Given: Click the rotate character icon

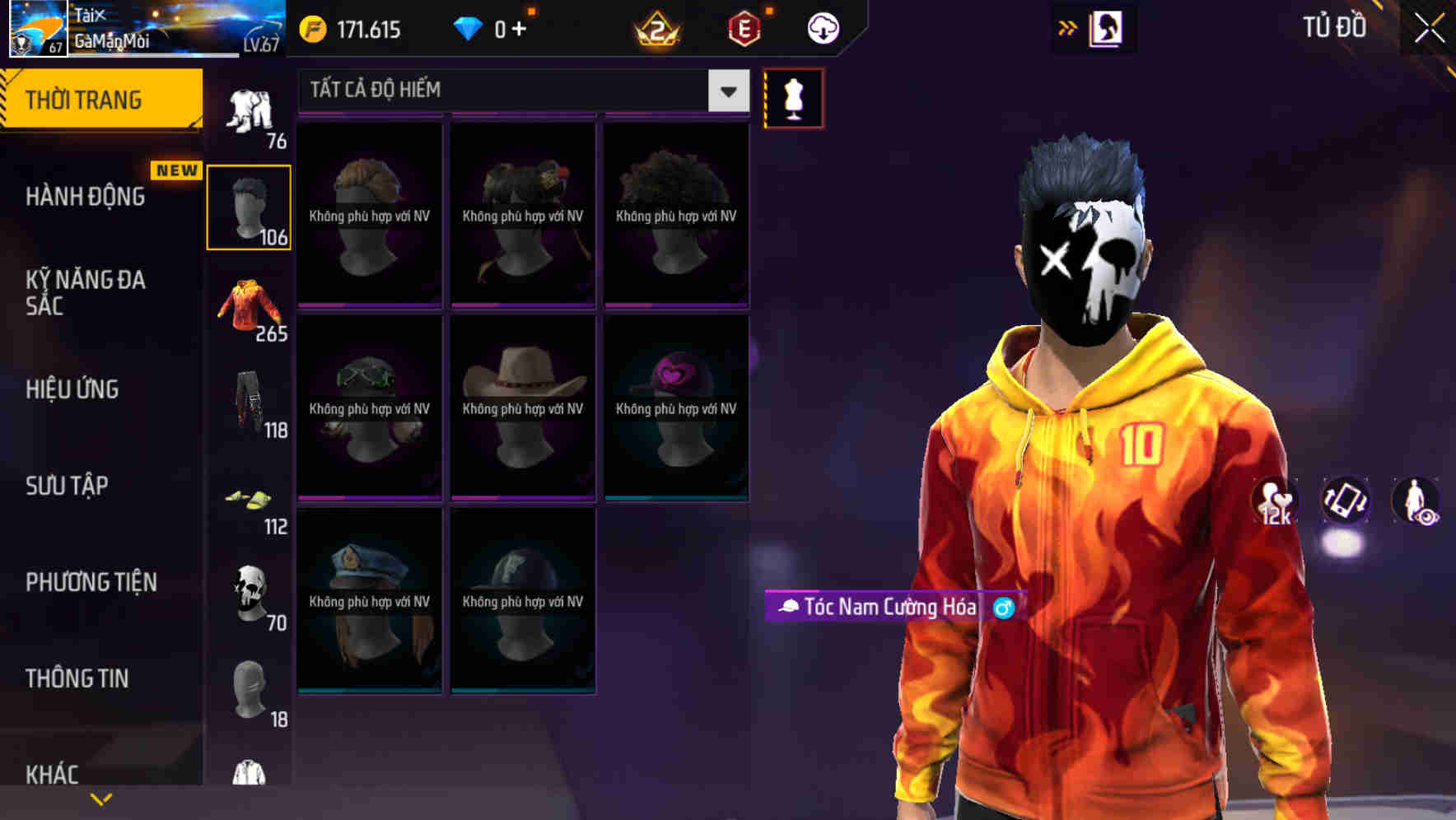Looking at the screenshot, I should click(1347, 503).
